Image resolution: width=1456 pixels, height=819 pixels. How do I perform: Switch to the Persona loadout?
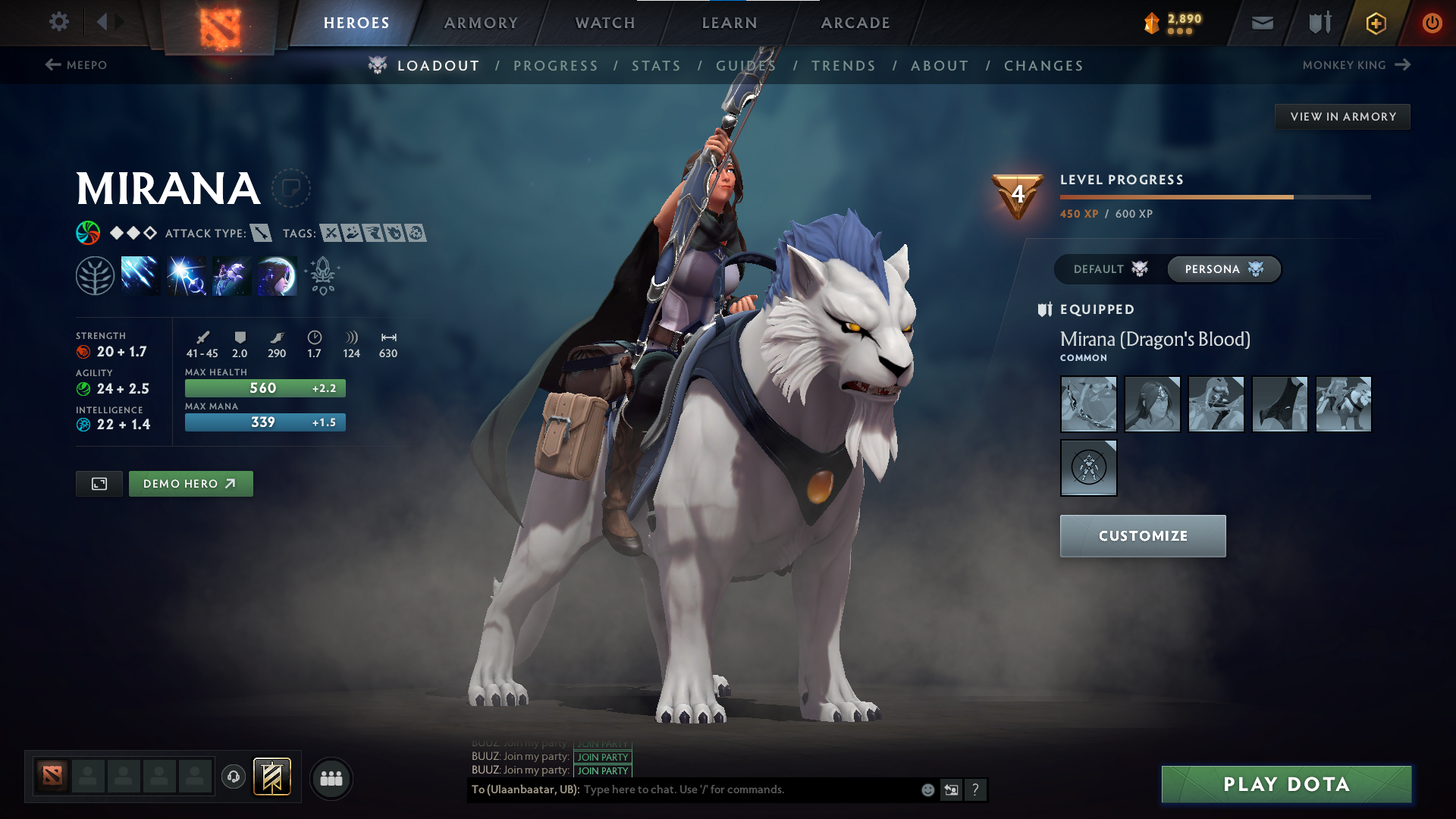[1223, 269]
